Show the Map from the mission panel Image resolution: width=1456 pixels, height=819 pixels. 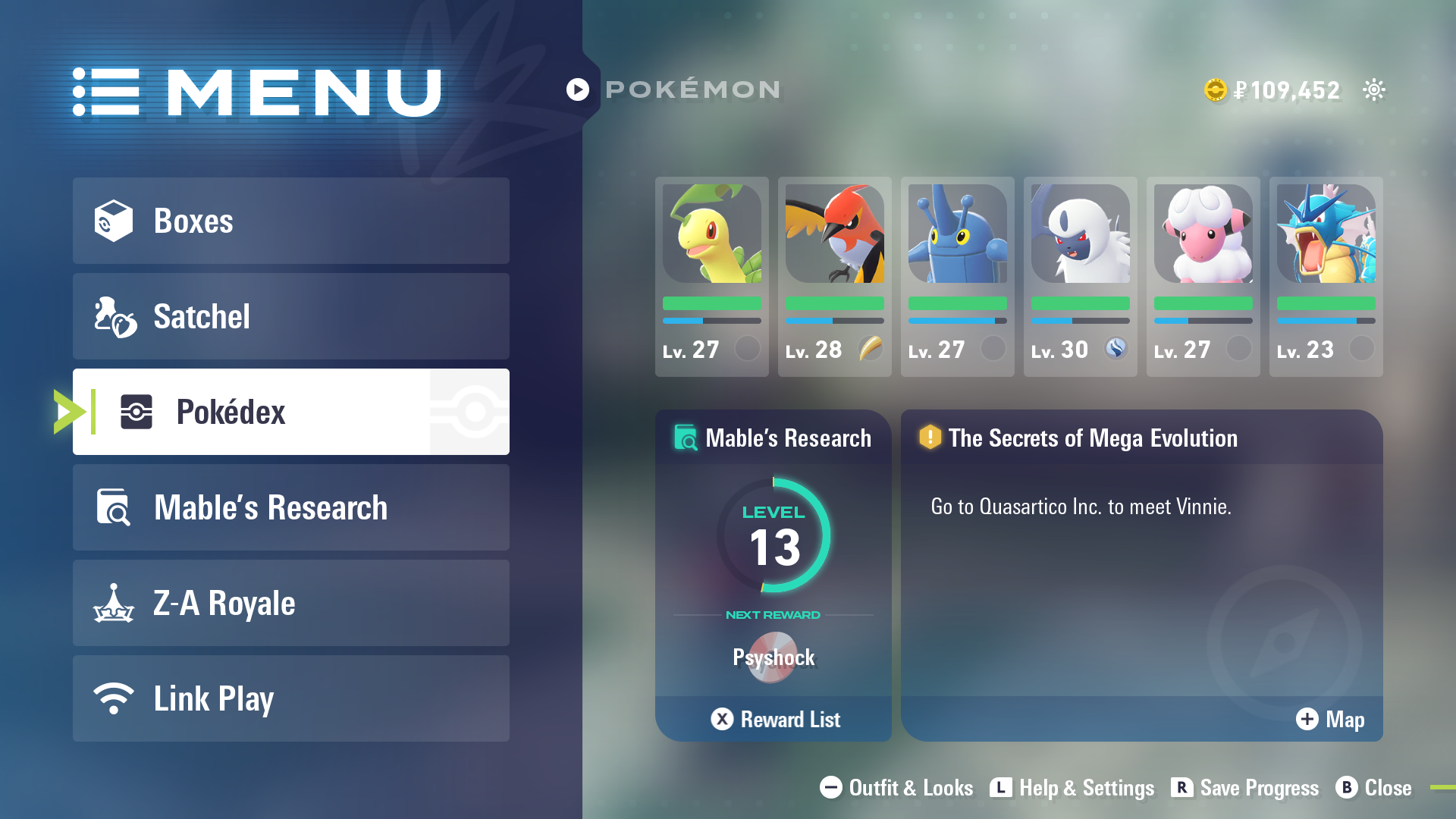pos(1331,719)
